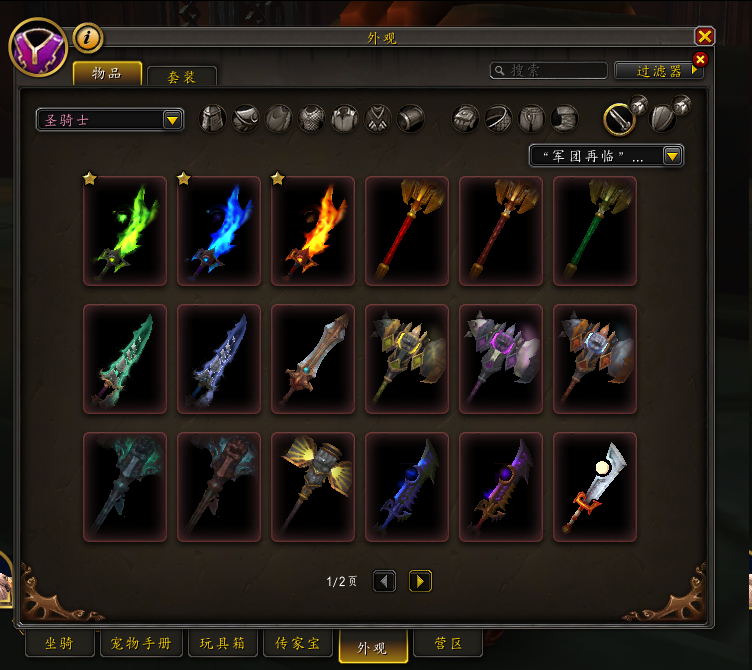Choose the winged golden hammer appearance
This screenshot has height=670, width=752.
313,487
